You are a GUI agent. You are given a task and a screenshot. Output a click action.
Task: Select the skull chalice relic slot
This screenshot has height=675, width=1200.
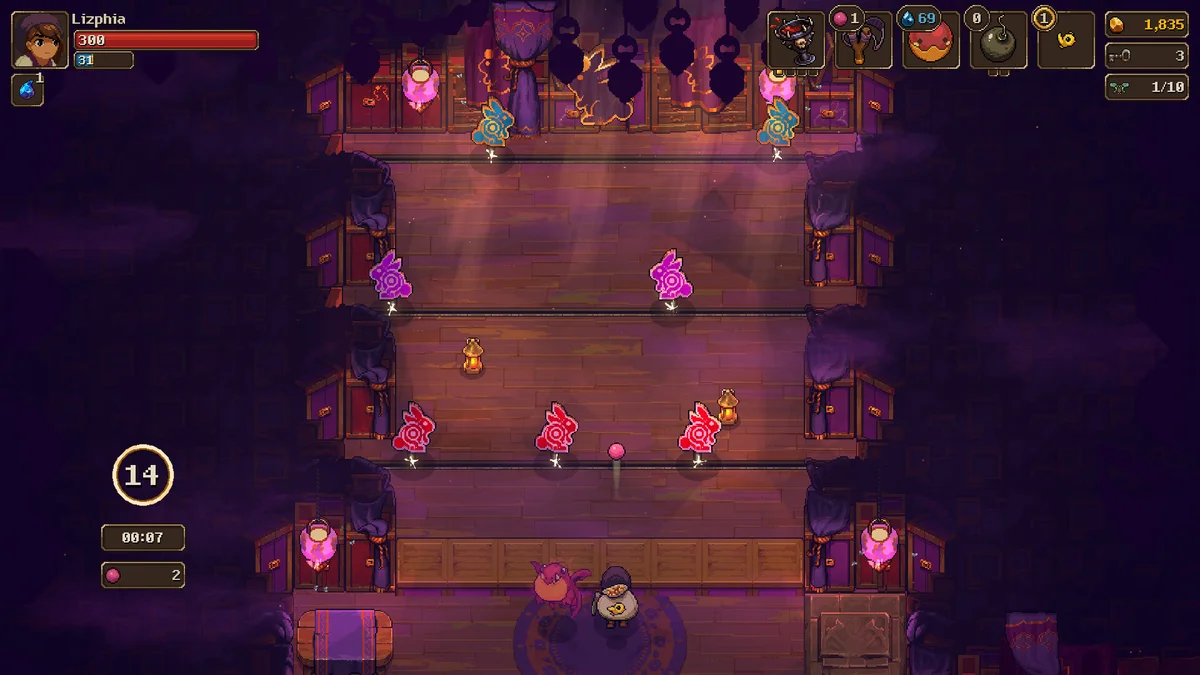click(x=796, y=41)
